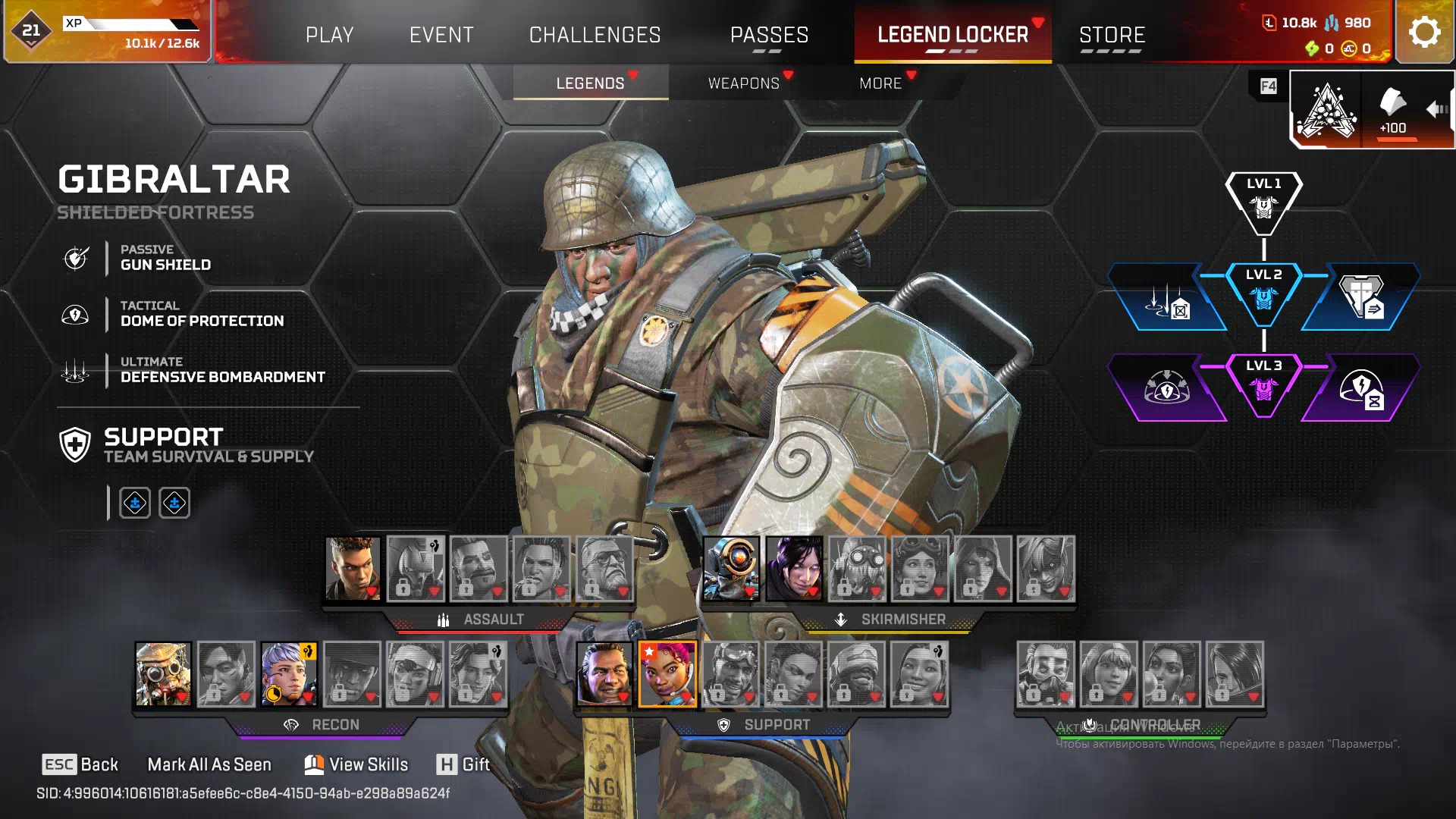Viewport: 1456px width, 819px height.
Task: Pick the Bloodhound legend portrait
Action: 163,674
